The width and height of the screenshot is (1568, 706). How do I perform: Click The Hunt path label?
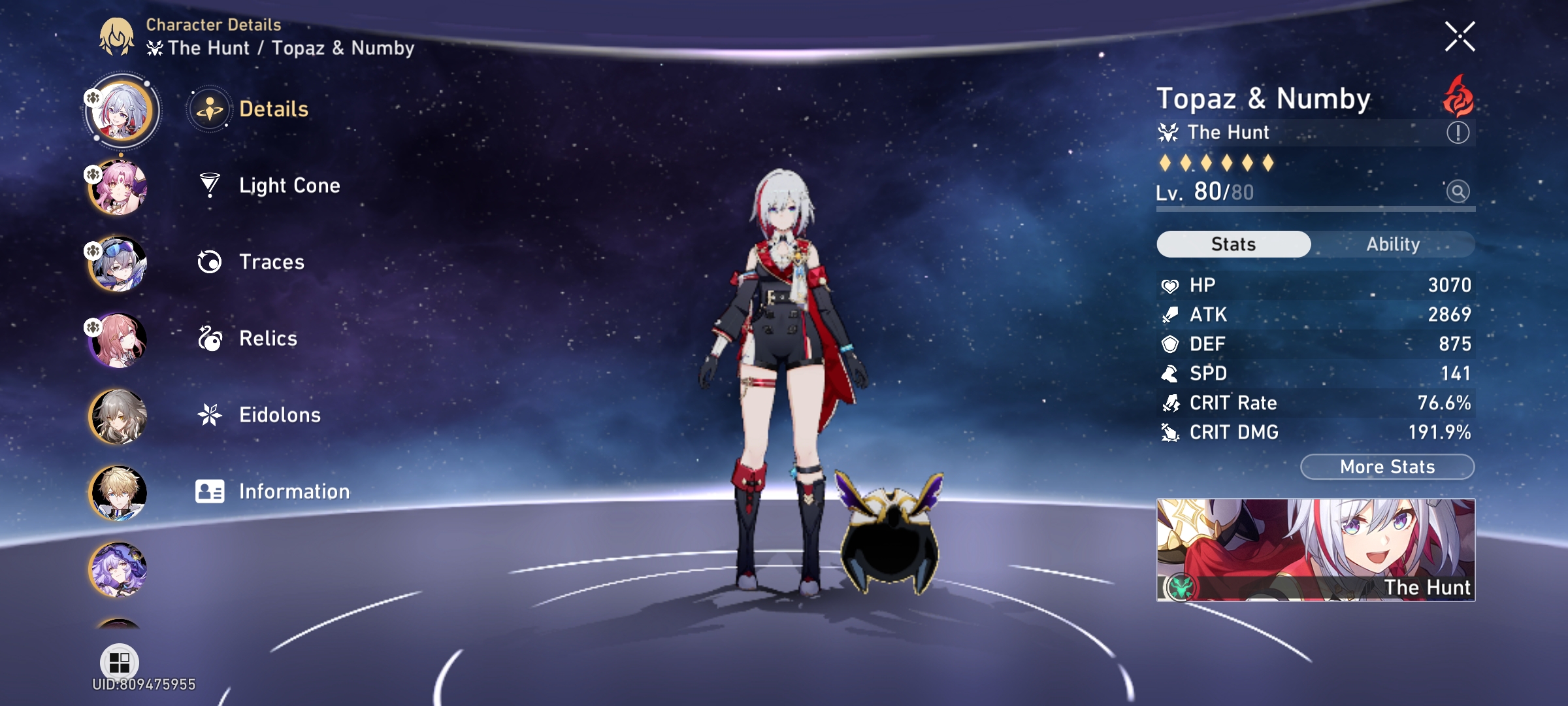[x=1230, y=132]
